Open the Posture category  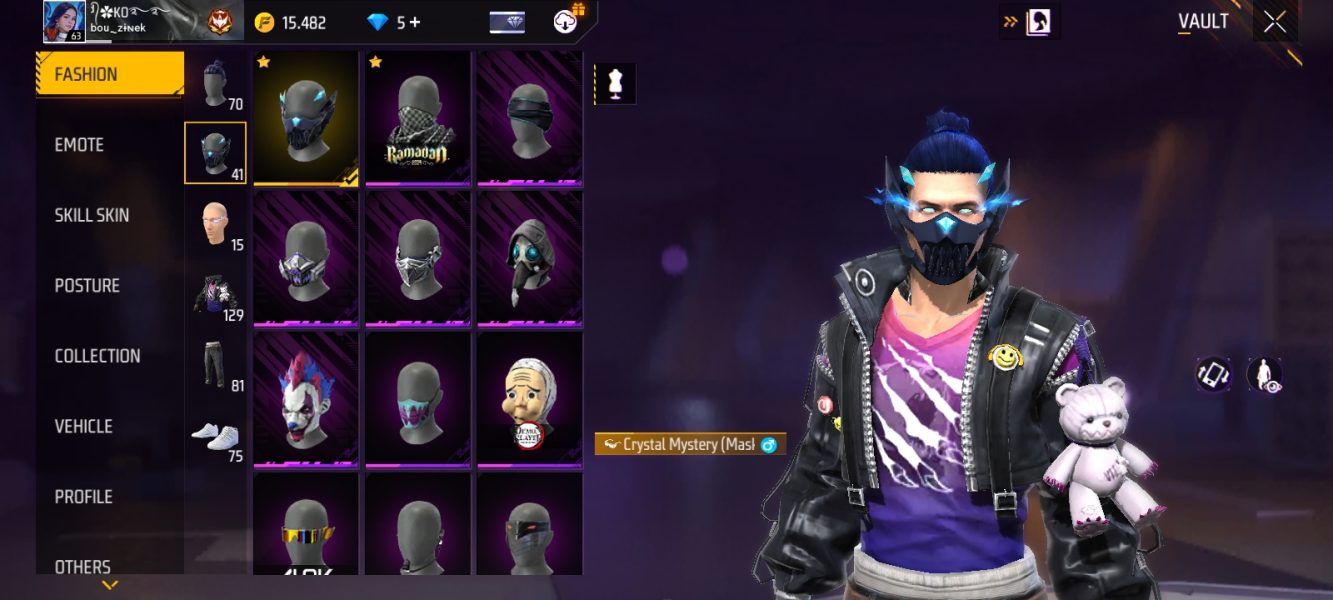tap(87, 286)
